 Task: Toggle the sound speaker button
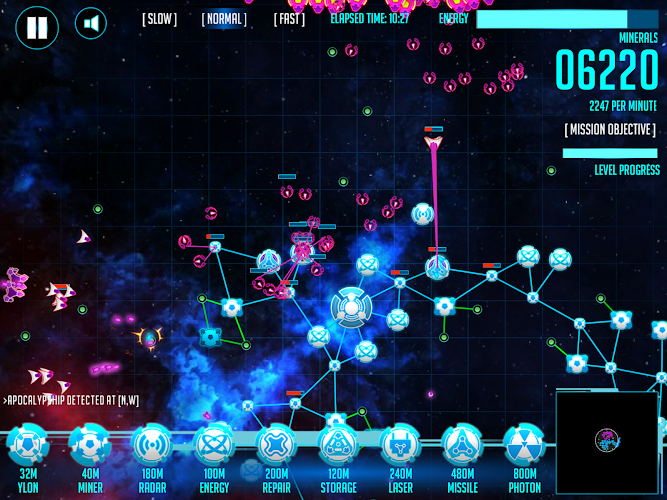coord(91,24)
